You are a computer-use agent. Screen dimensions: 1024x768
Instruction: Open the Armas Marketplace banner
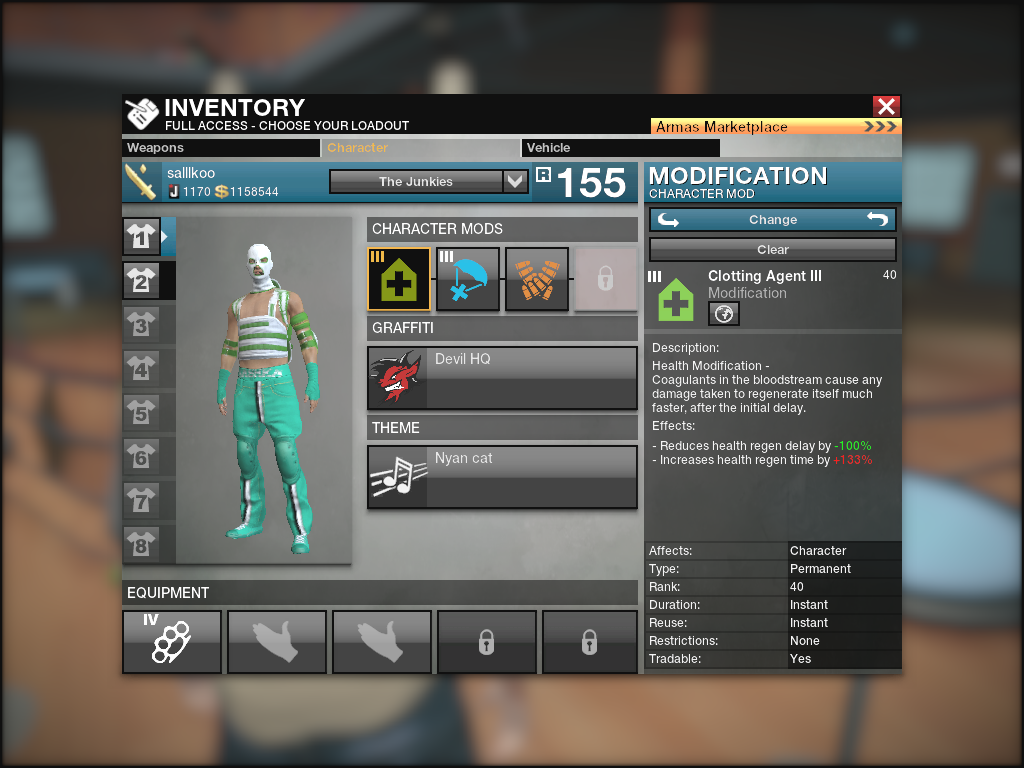pos(776,127)
